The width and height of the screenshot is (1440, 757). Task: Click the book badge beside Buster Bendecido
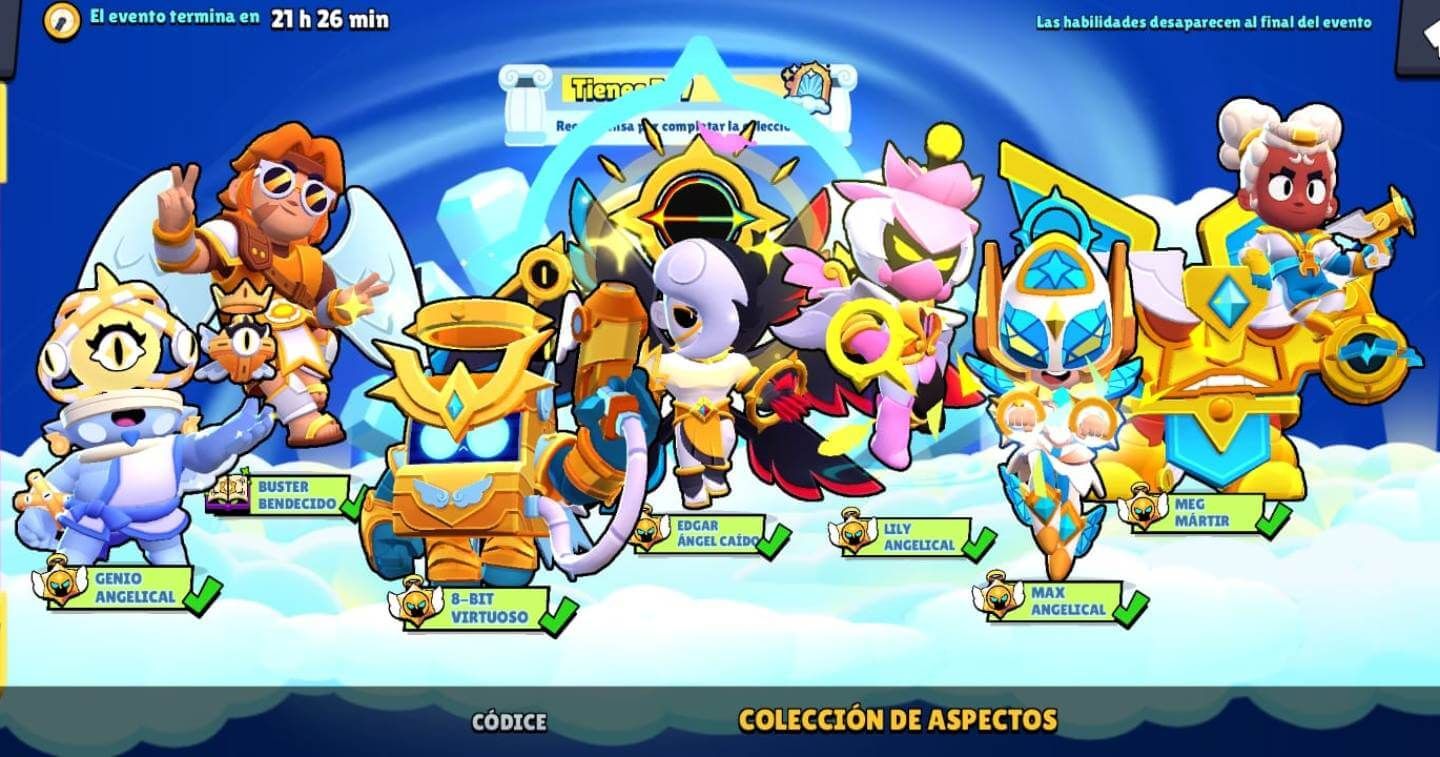(x=228, y=495)
